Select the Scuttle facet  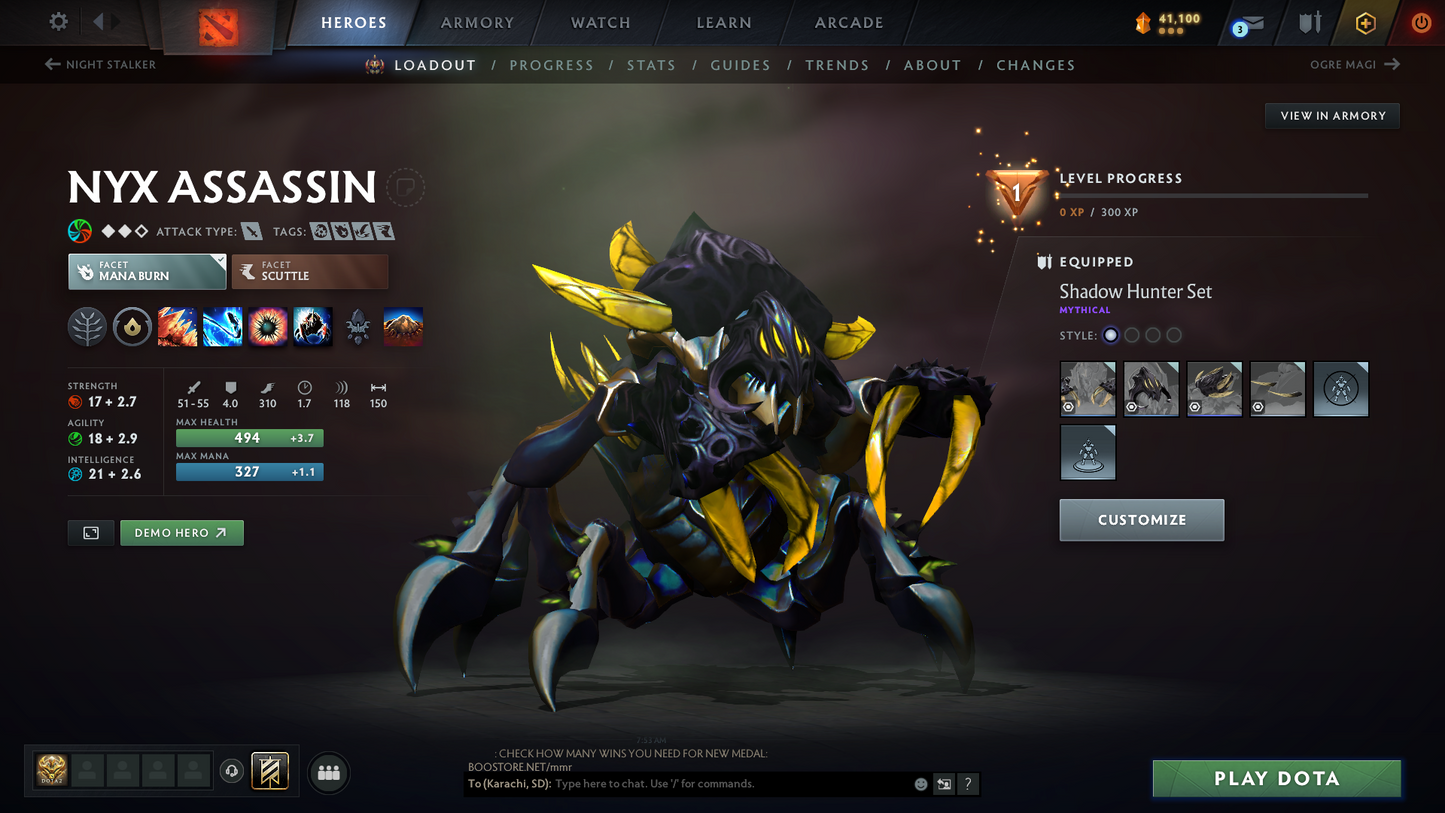pyautogui.click(x=310, y=271)
